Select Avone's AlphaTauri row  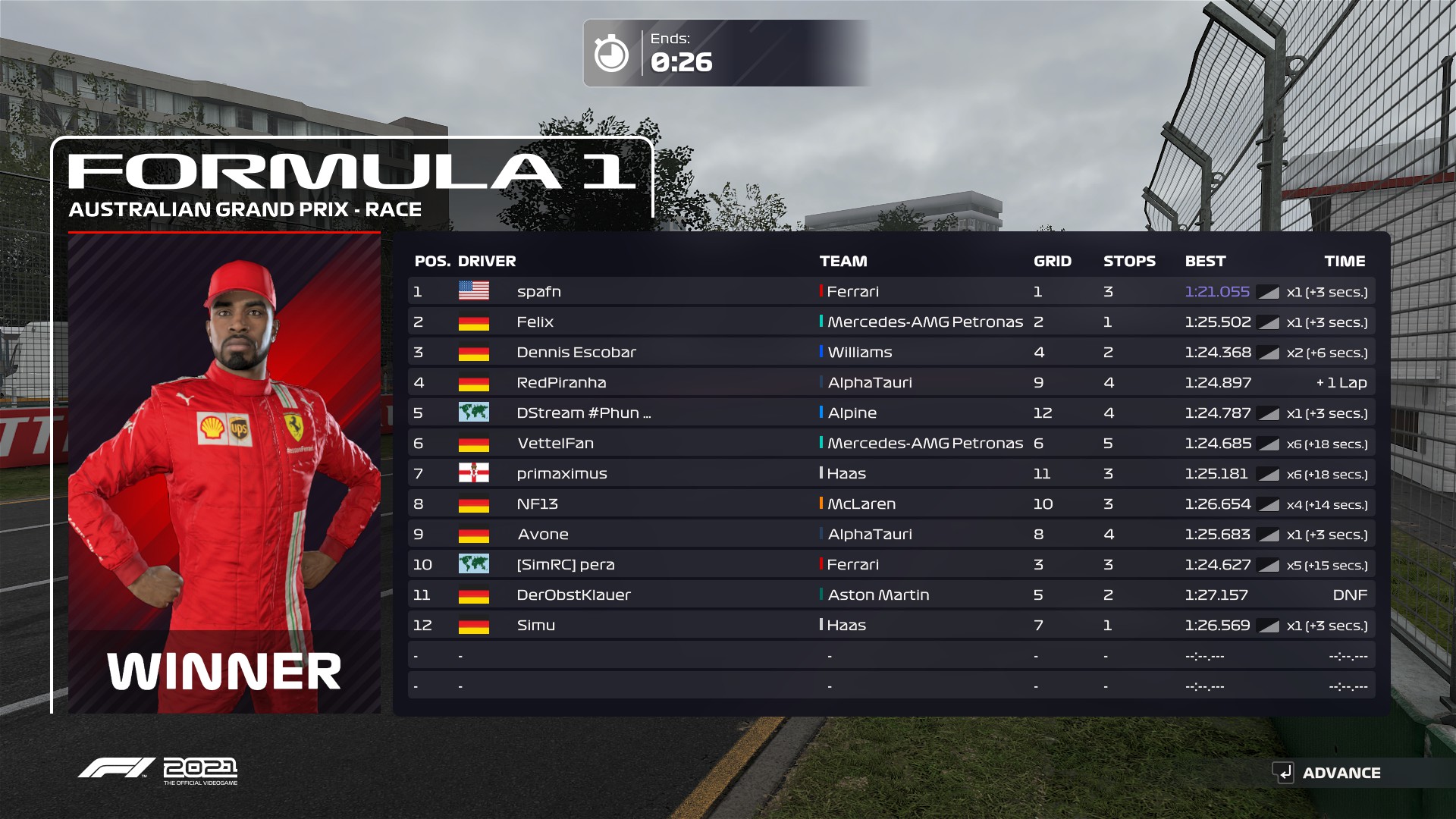pyautogui.click(x=890, y=534)
